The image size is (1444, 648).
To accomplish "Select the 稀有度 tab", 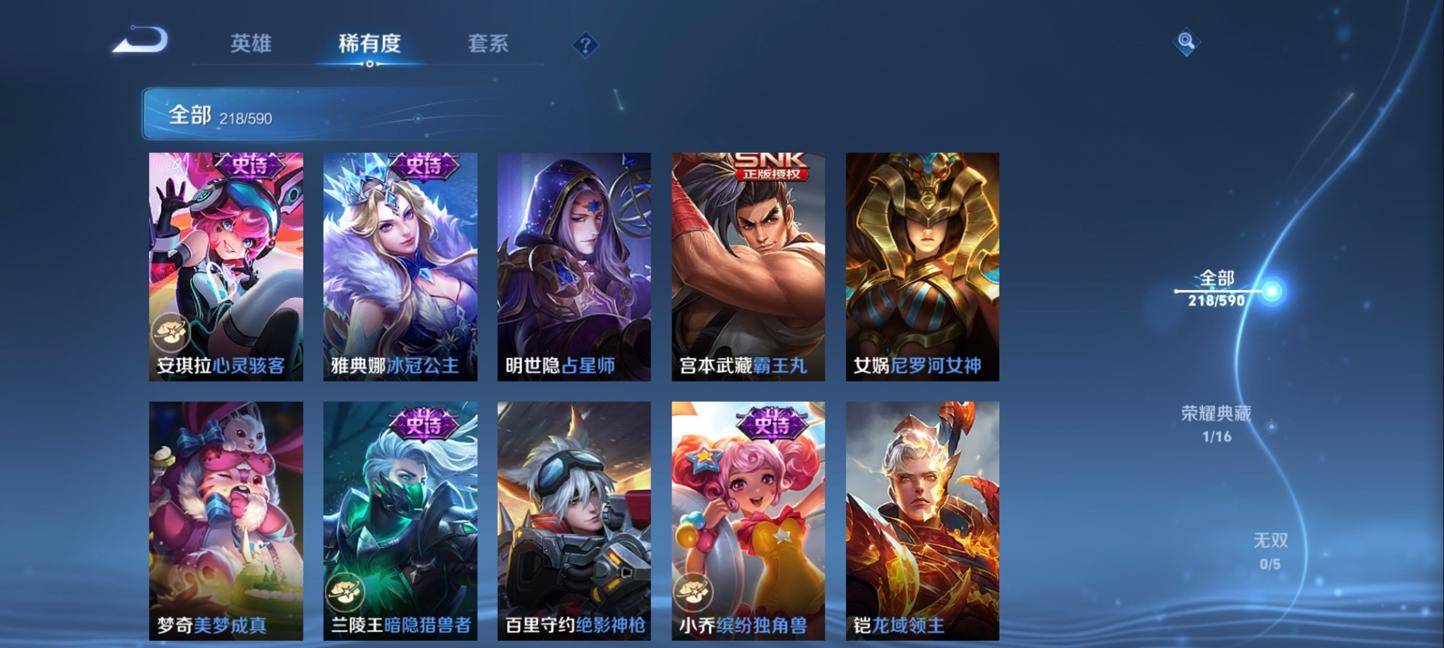I will click(x=369, y=44).
